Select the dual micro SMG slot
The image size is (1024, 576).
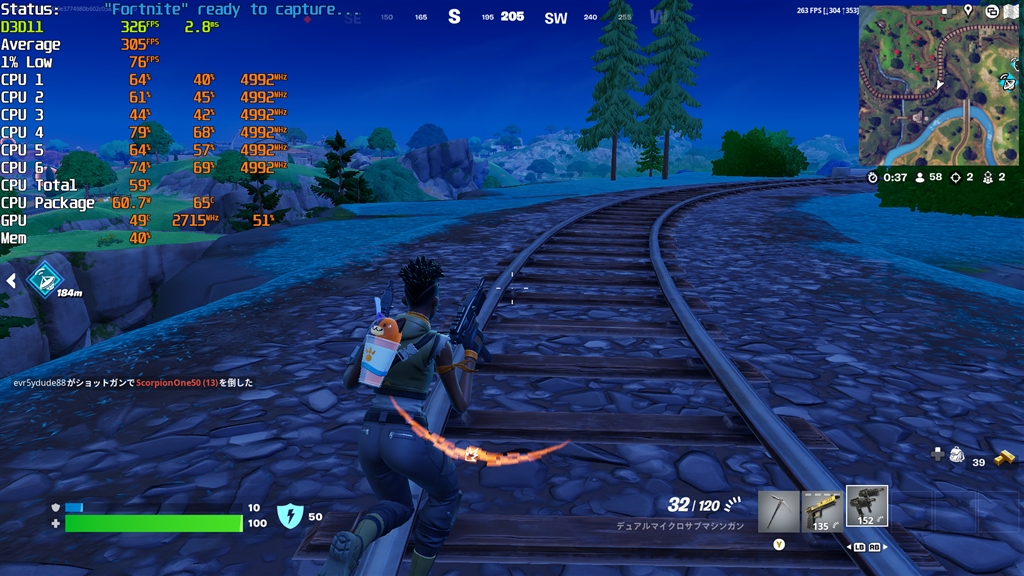(x=866, y=507)
